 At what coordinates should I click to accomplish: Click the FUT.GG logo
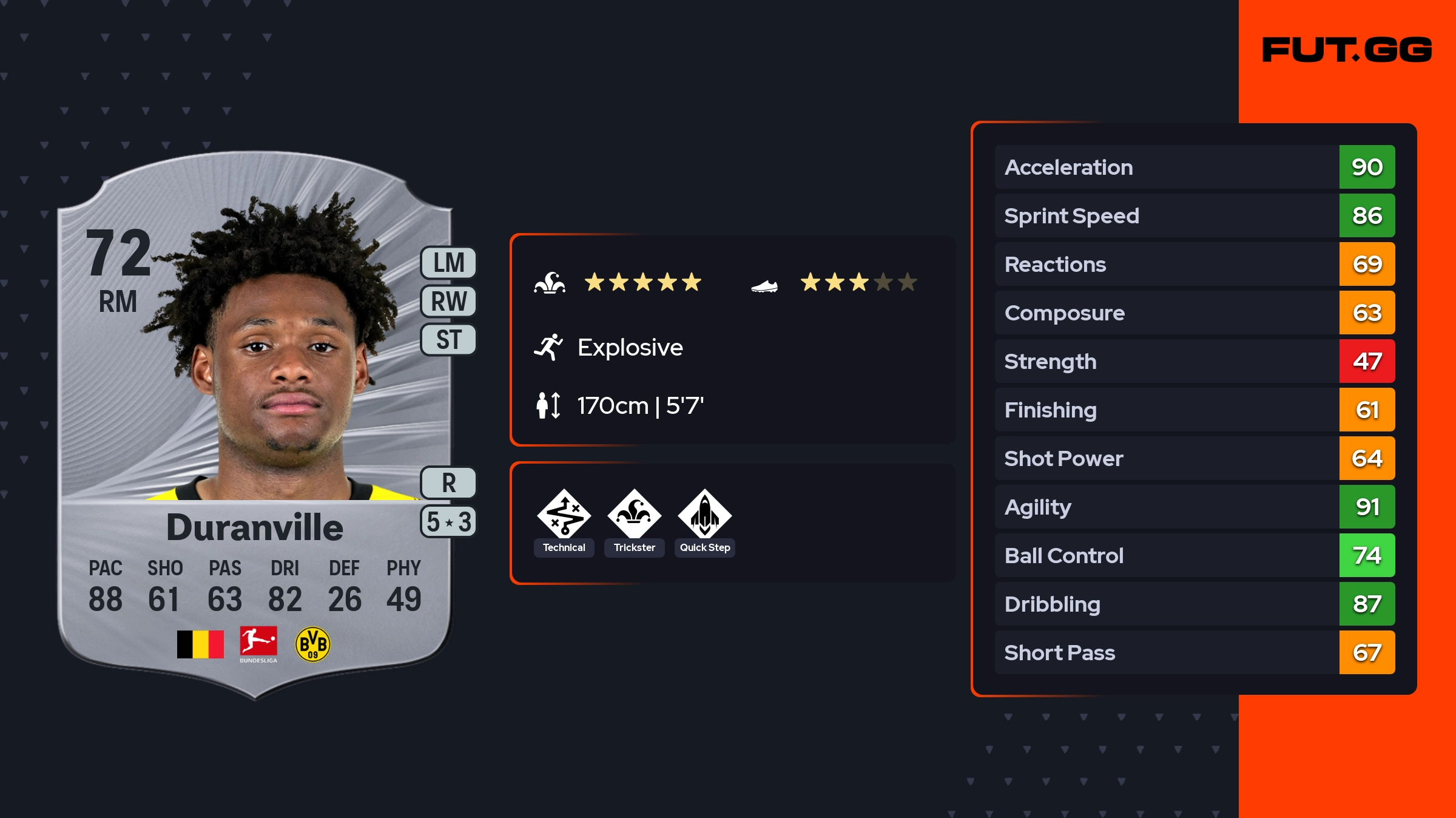[x=1347, y=50]
